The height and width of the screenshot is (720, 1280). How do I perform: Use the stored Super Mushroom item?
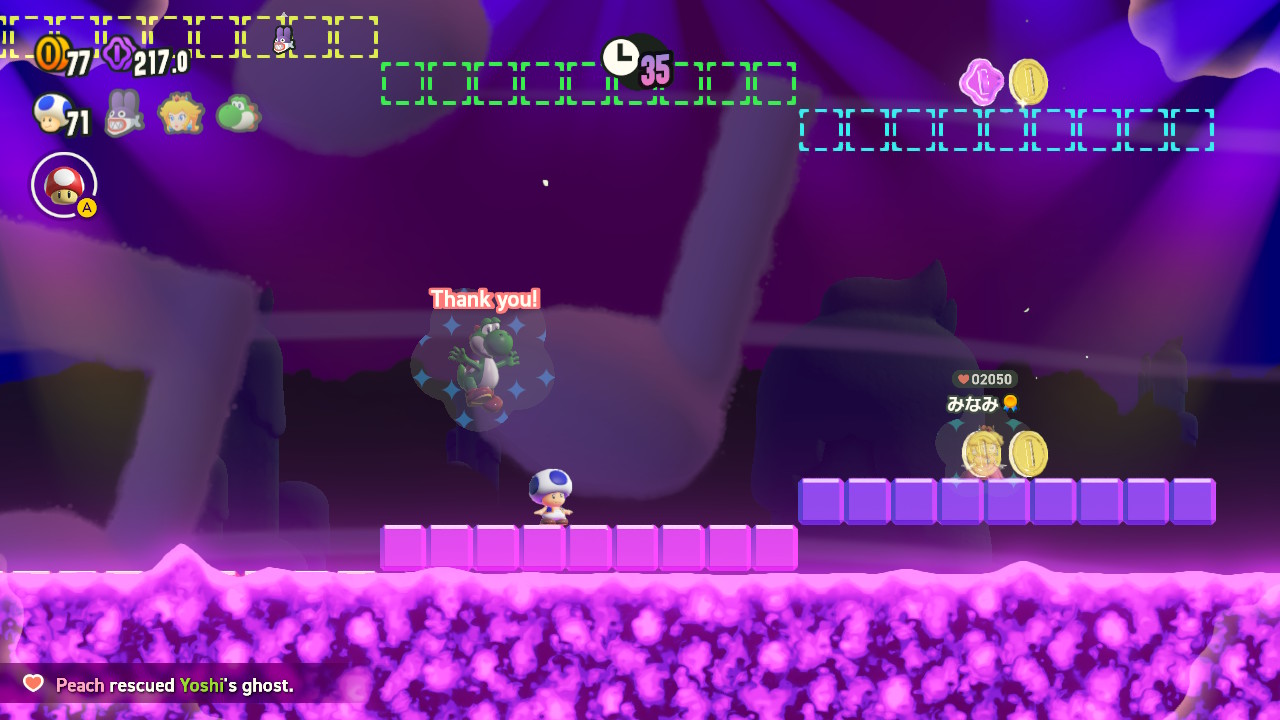coord(64,185)
